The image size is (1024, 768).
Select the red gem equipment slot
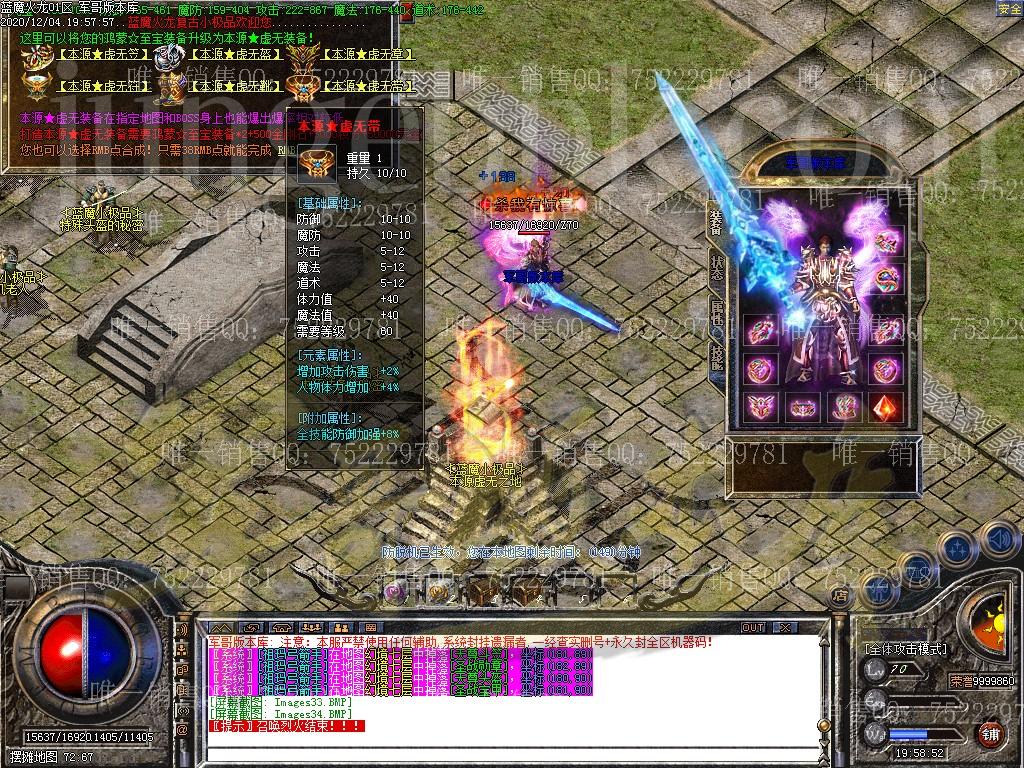point(886,407)
